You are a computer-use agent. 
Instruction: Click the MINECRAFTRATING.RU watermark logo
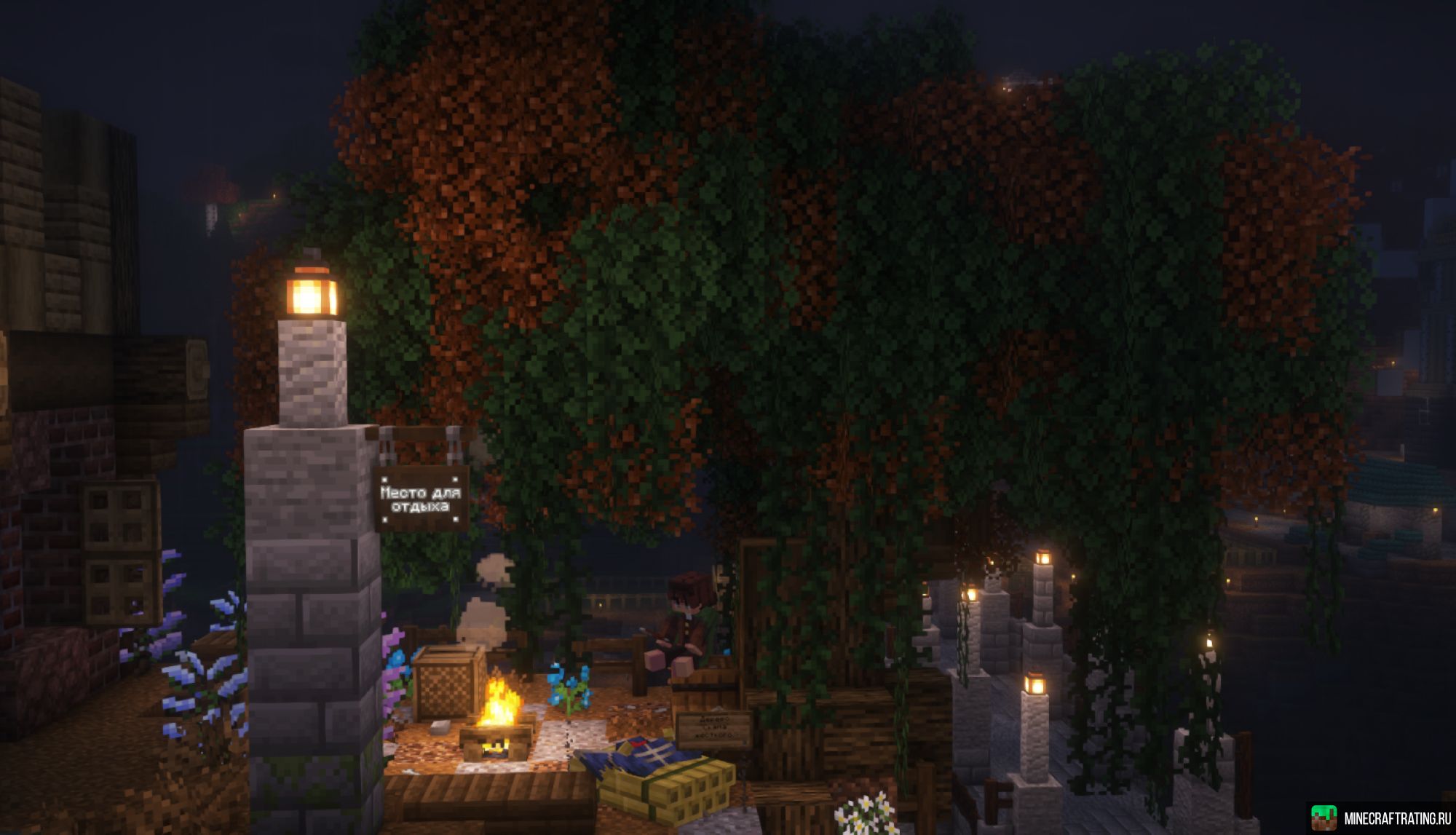1380,818
